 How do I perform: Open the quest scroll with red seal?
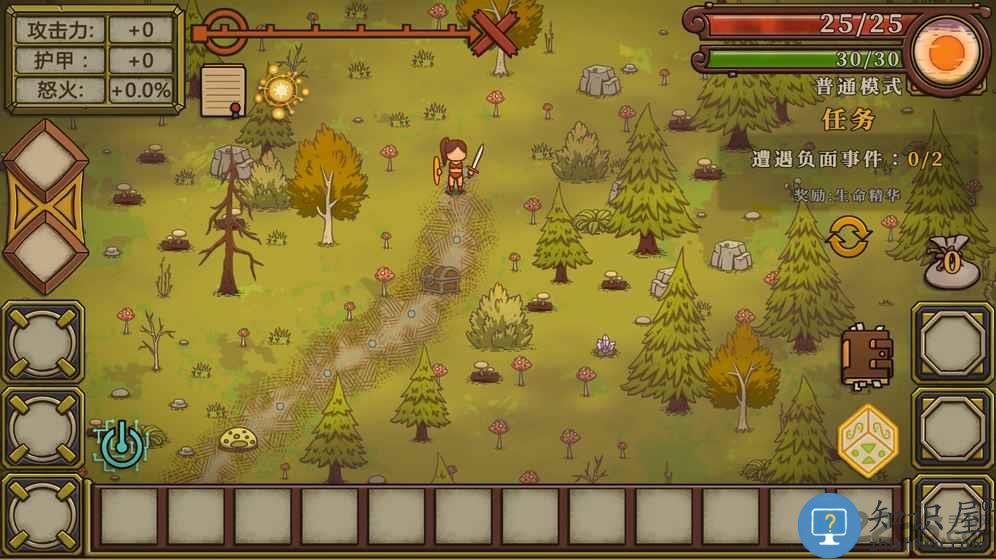[223, 90]
